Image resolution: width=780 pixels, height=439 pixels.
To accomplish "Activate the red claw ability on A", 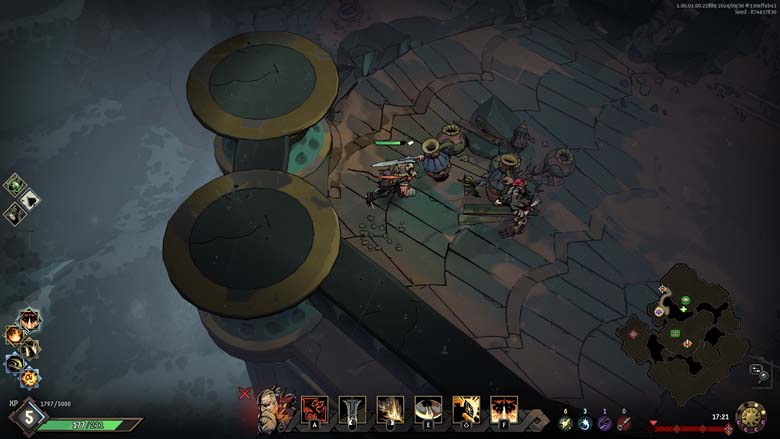I will click(314, 409).
